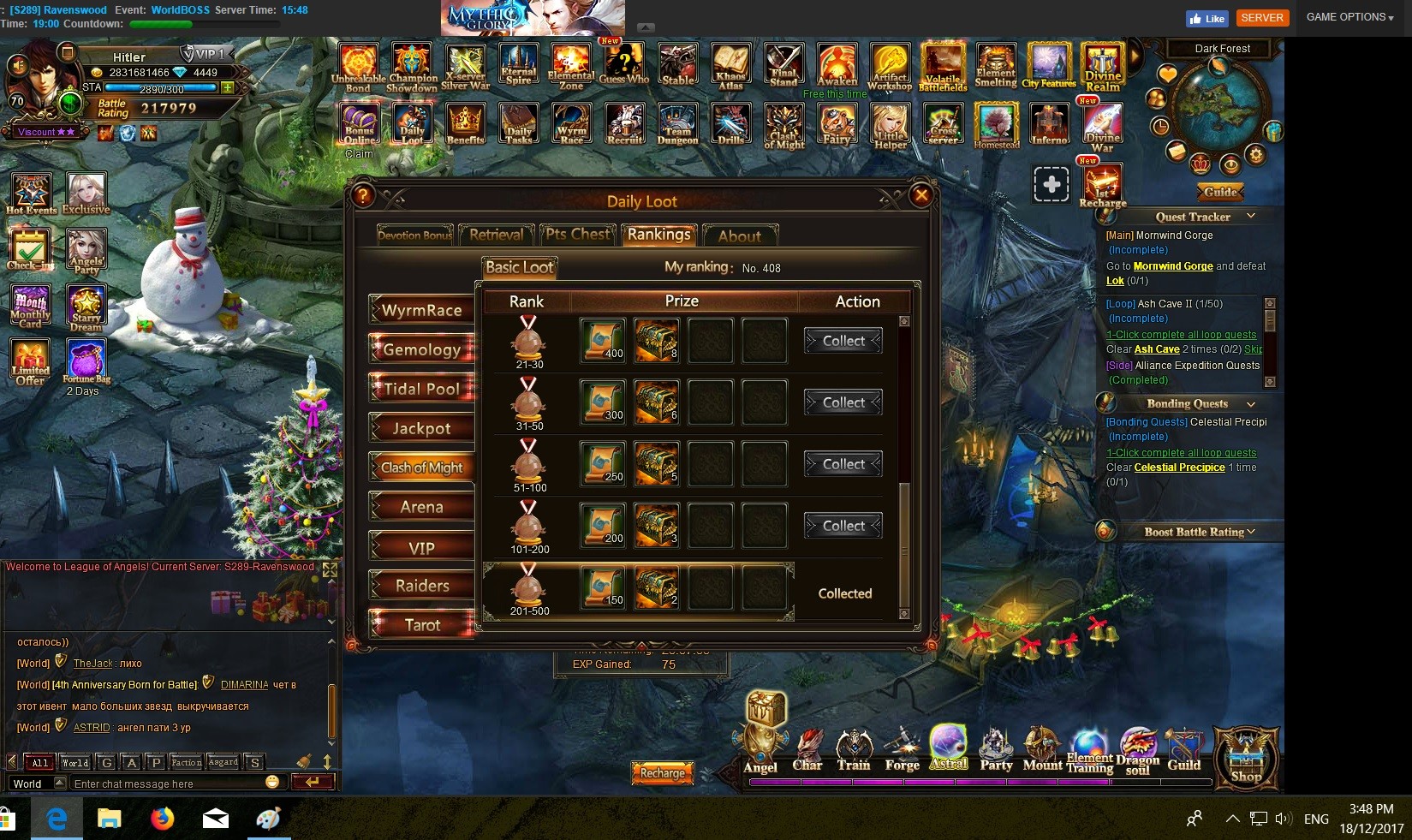1412x840 pixels.
Task: Switch to the Retrieval tab
Action: (496, 235)
